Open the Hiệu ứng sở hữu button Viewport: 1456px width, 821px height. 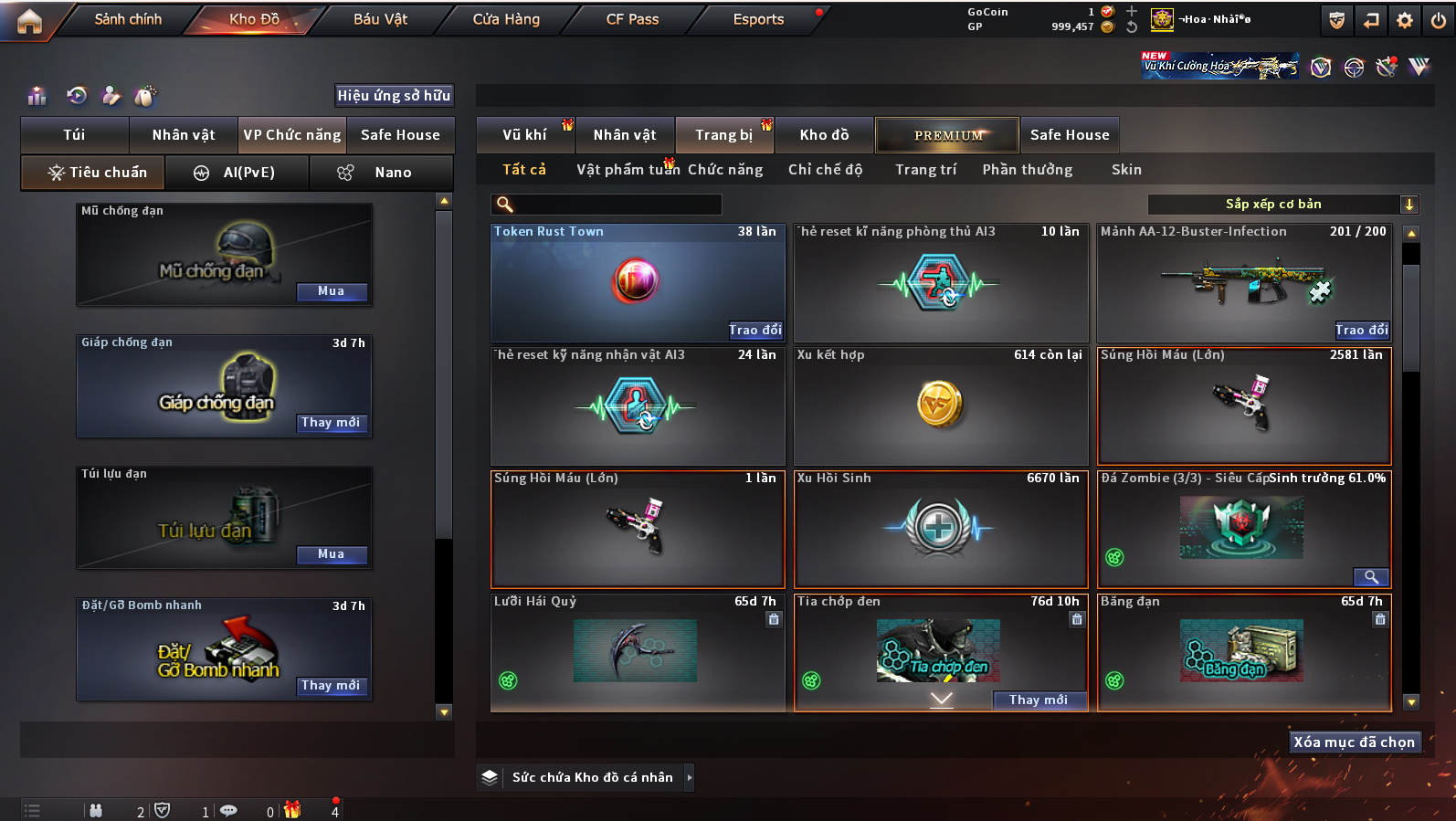394,96
